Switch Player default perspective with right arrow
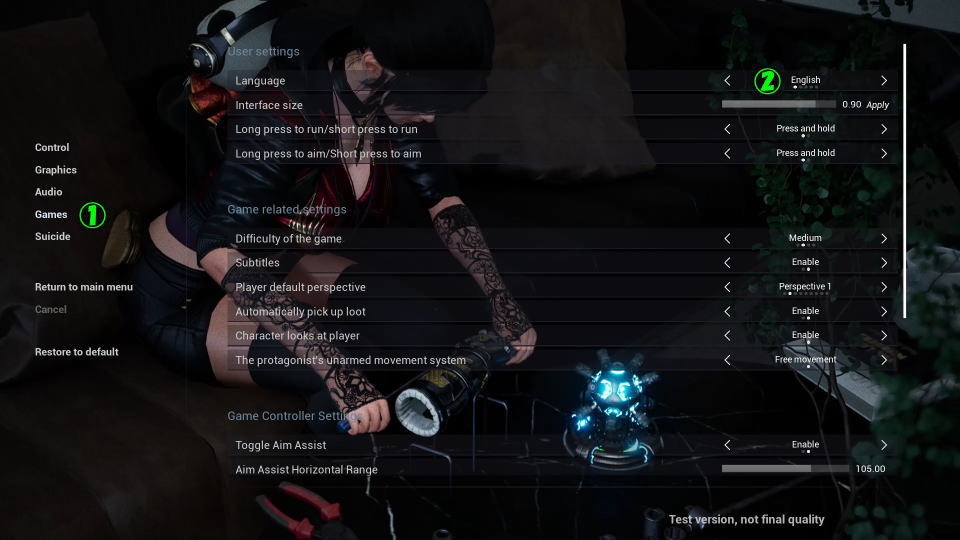Image resolution: width=960 pixels, height=540 pixels. 884,287
